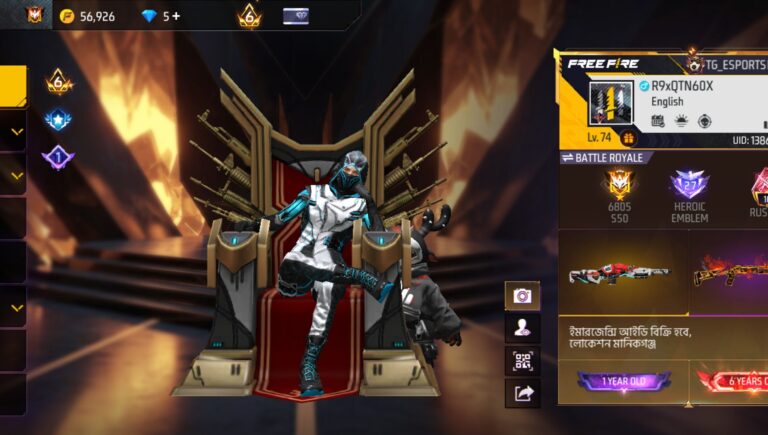Open the rank emblem in top-left corner
Image resolution: width=768 pixels, height=435 pixels.
pyautogui.click(x=34, y=15)
